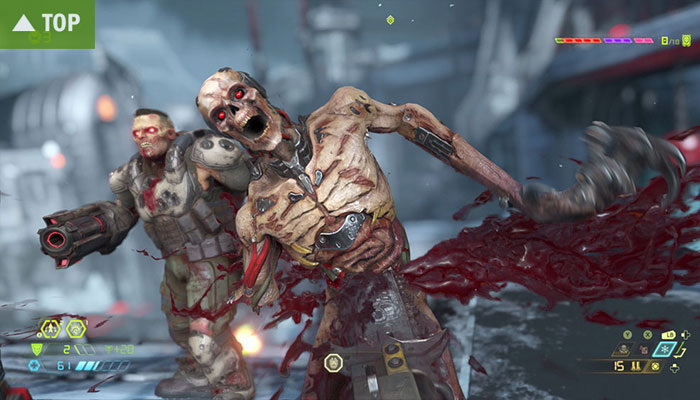Activate the flame belch icon
Screen dimensions: 700x400
(644, 349)
